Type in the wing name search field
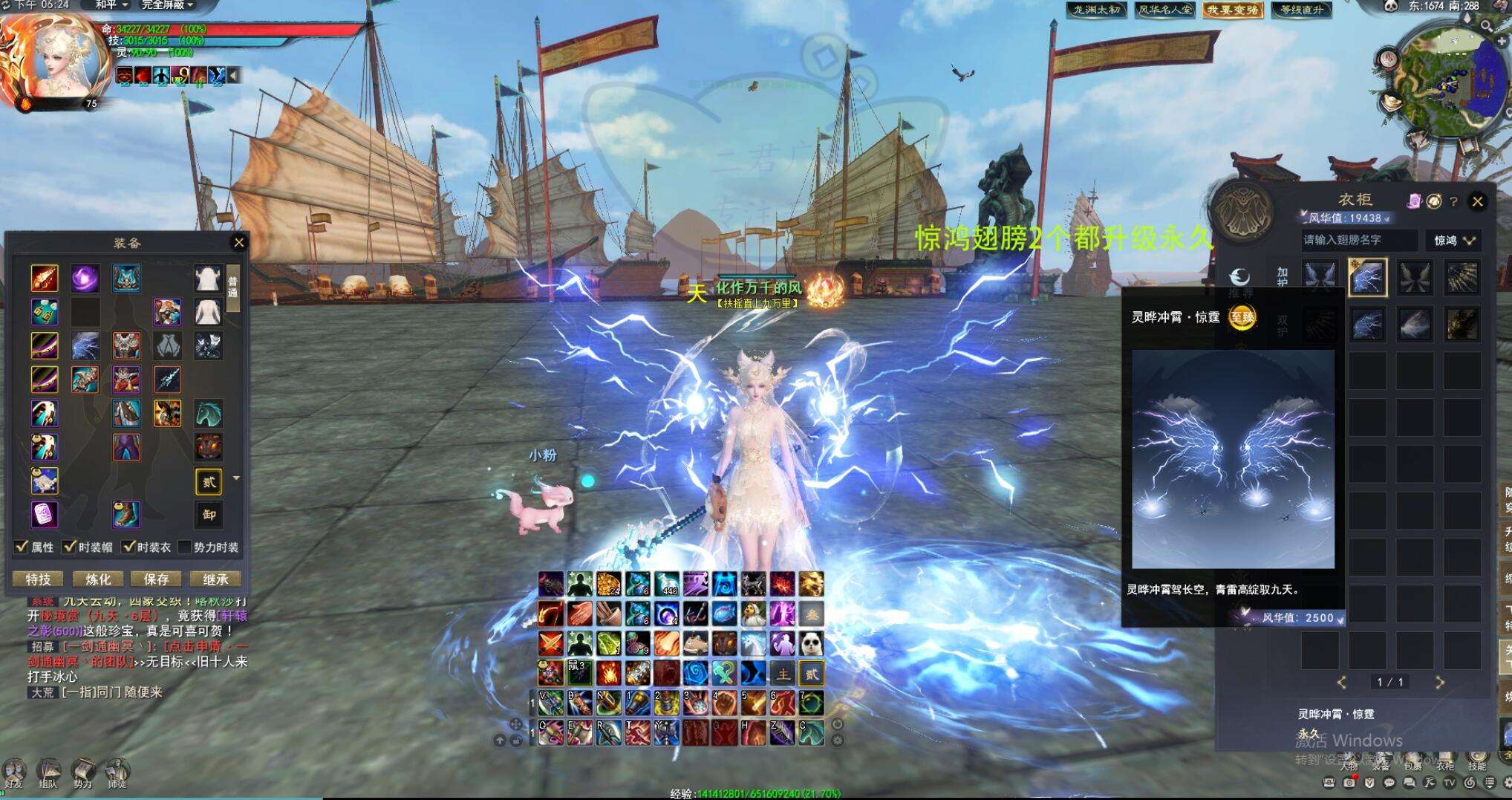This screenshot has width=1512, height=800. [1358, 240]
